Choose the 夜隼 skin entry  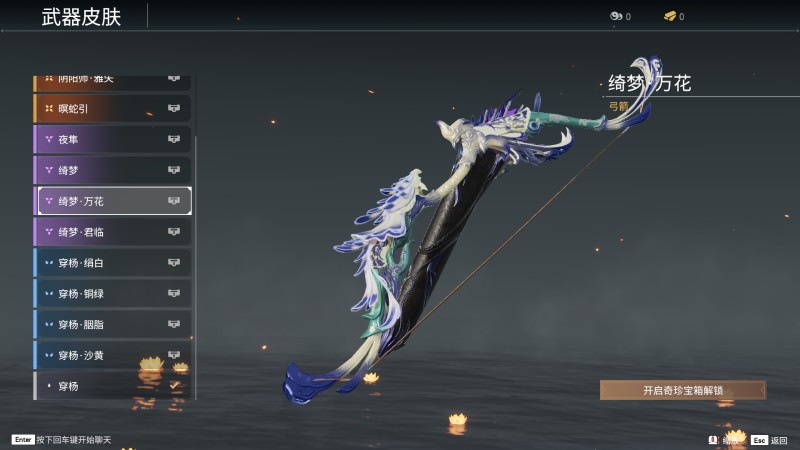click(x=112, y=139)
